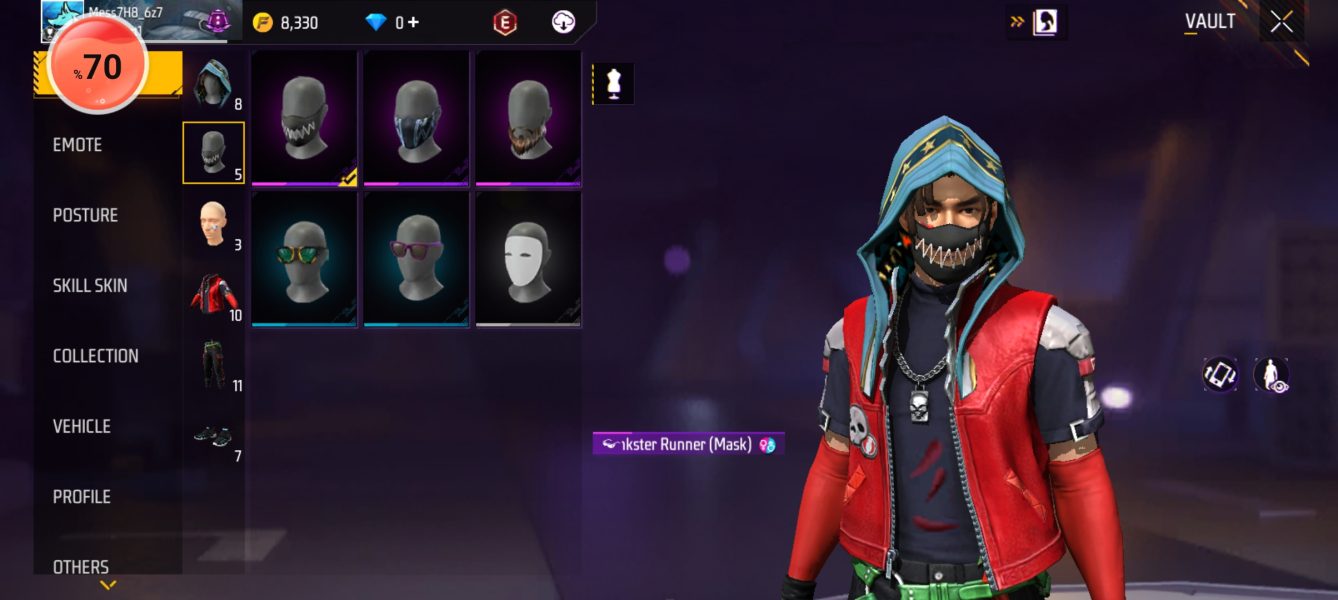Close the Vault screen with the X

pos(1281,22)
